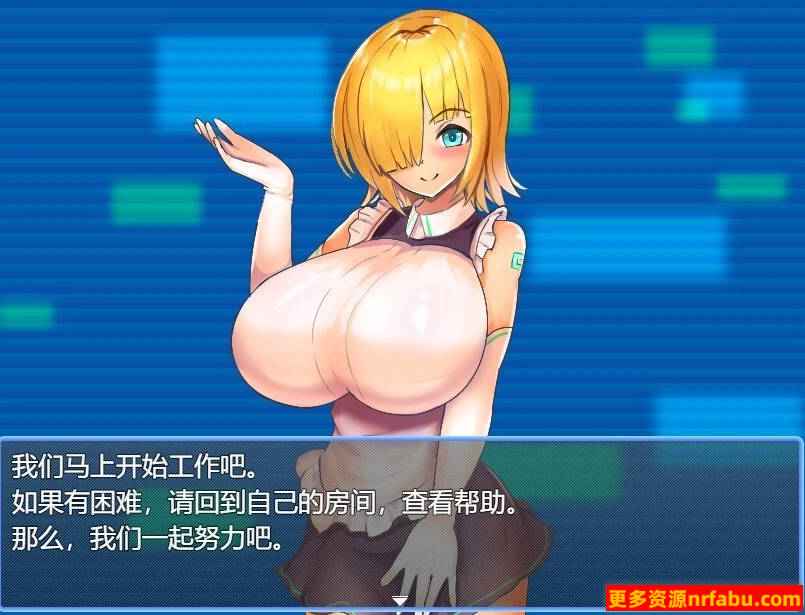Advance dialogue with the white arrow indicator
The image size is (805, 615).
[400, 601]
